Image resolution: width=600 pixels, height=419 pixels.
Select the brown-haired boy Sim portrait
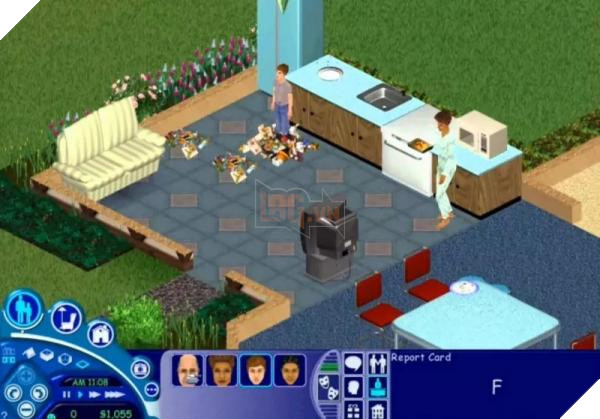[x=255, y=371]
